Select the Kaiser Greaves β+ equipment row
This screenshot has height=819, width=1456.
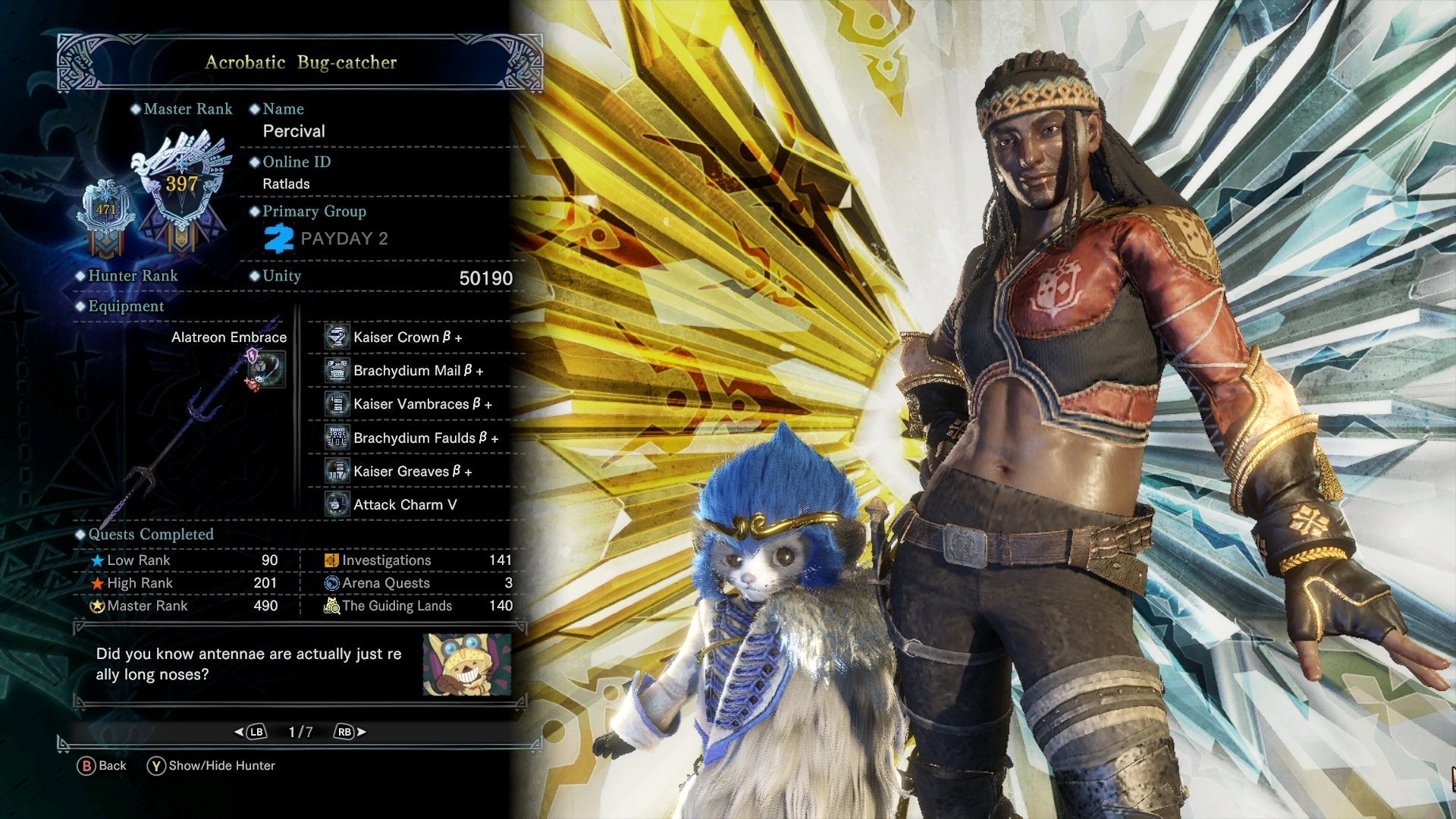click(x=413, y=471)
